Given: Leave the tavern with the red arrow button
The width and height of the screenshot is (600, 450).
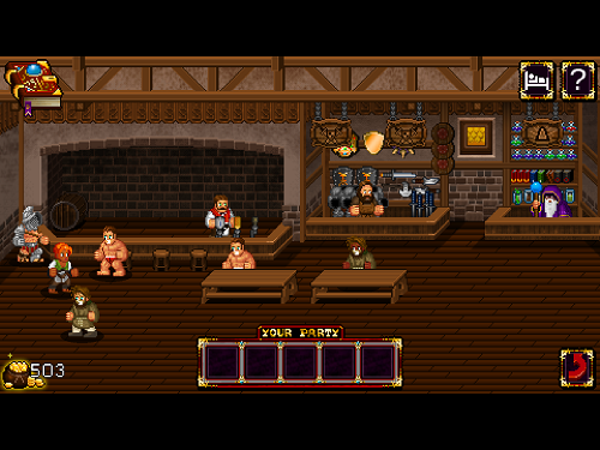Looking at the screenshot, I should pyautogui.click(x=576, y=367).
